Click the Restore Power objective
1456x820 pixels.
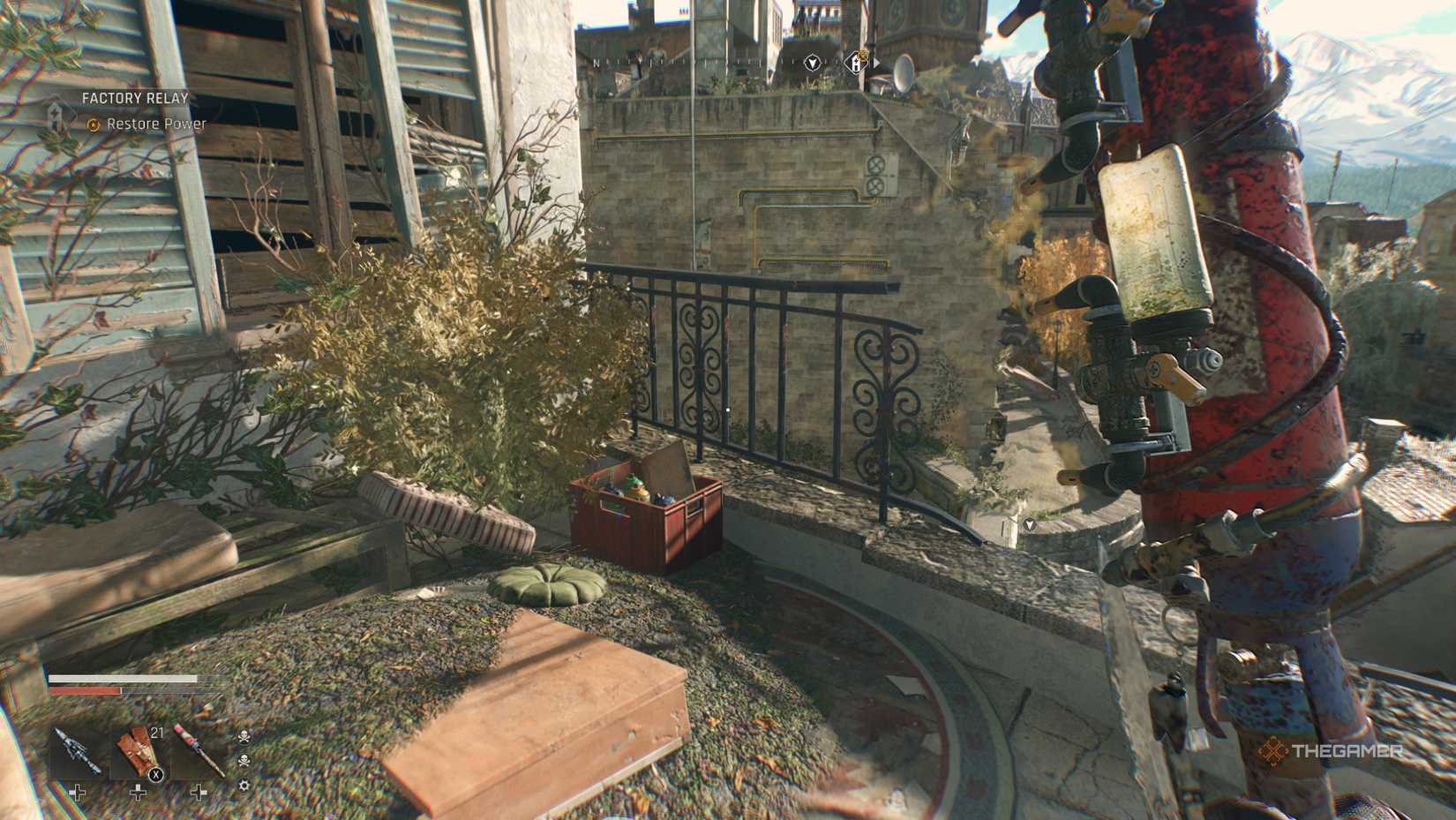[156, 124]
